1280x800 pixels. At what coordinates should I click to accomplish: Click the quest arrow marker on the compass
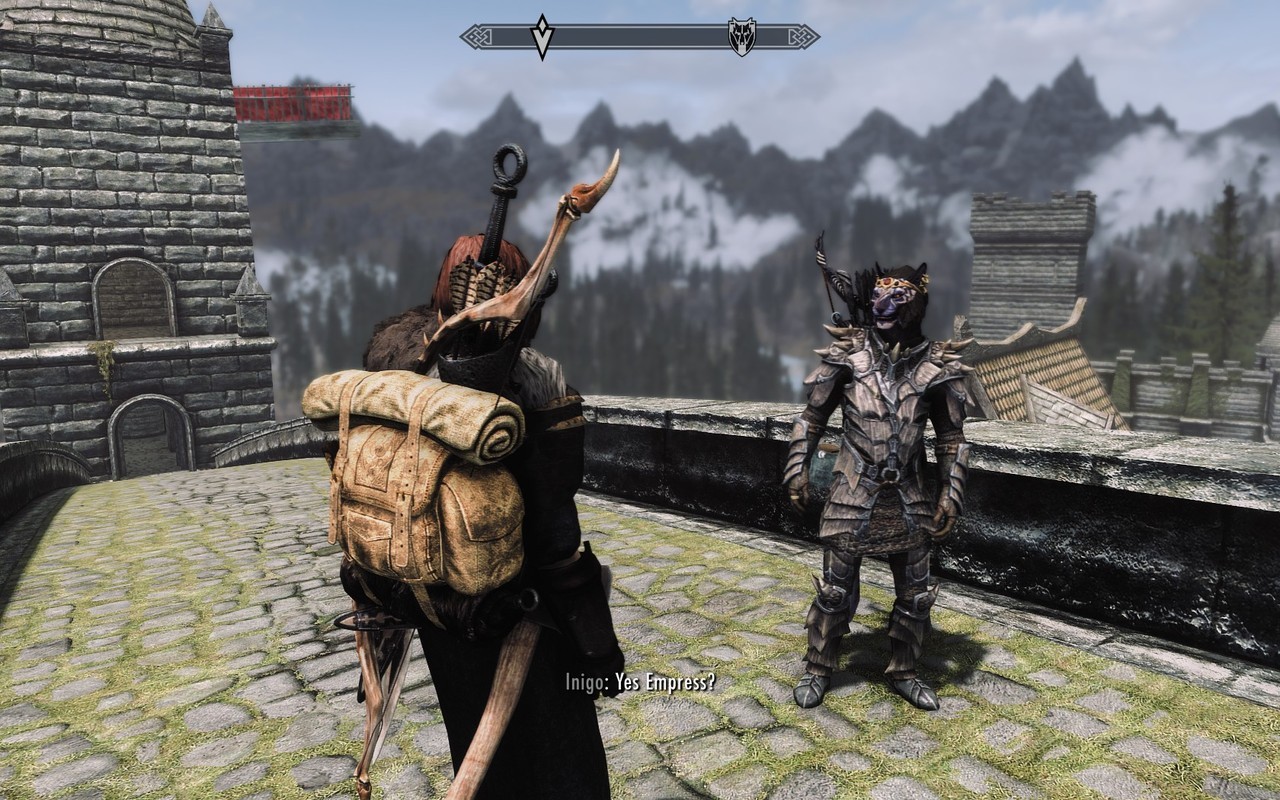[x=542, y=37]
